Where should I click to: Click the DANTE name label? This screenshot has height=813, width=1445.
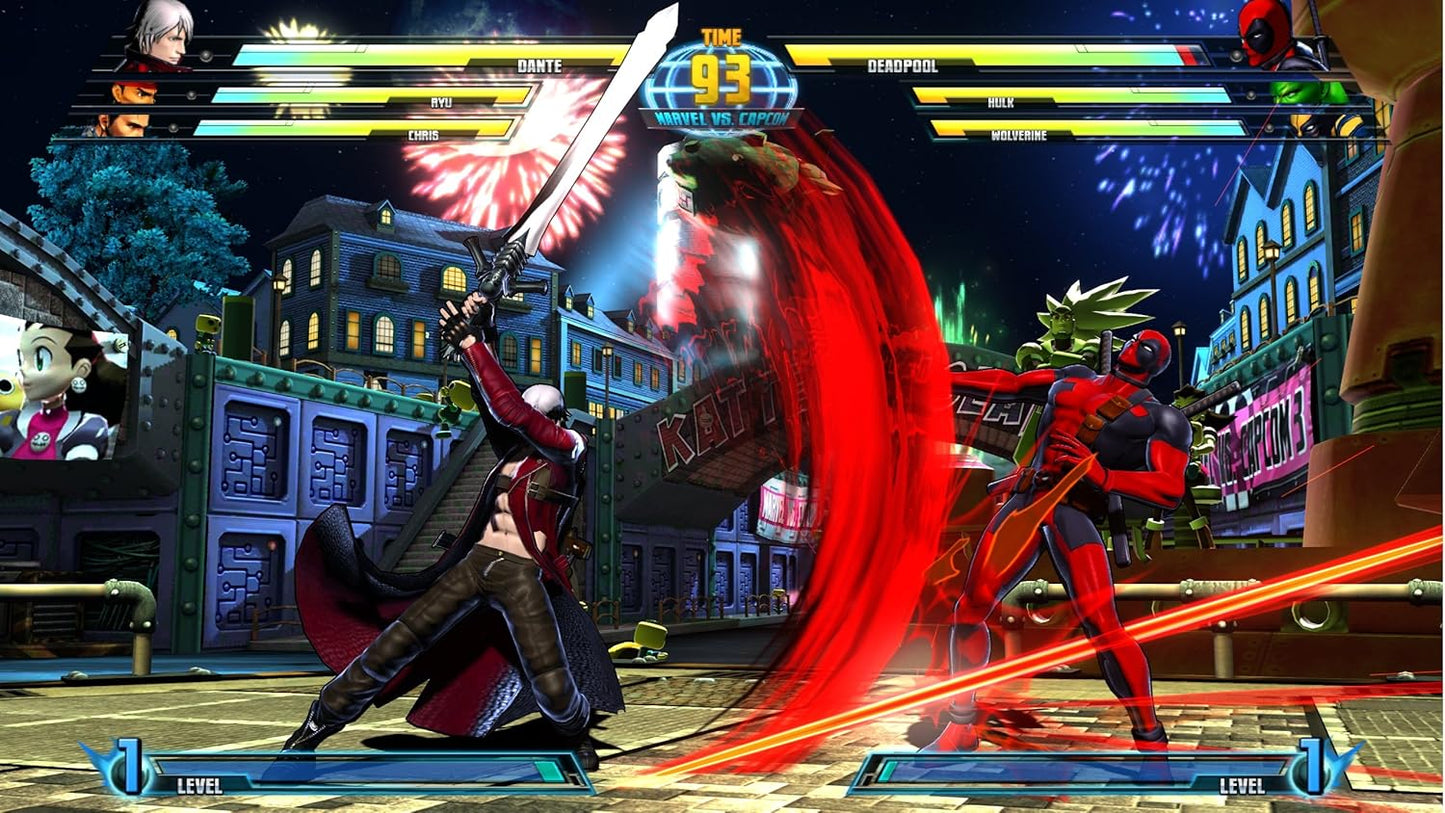(x=539, y=63)
